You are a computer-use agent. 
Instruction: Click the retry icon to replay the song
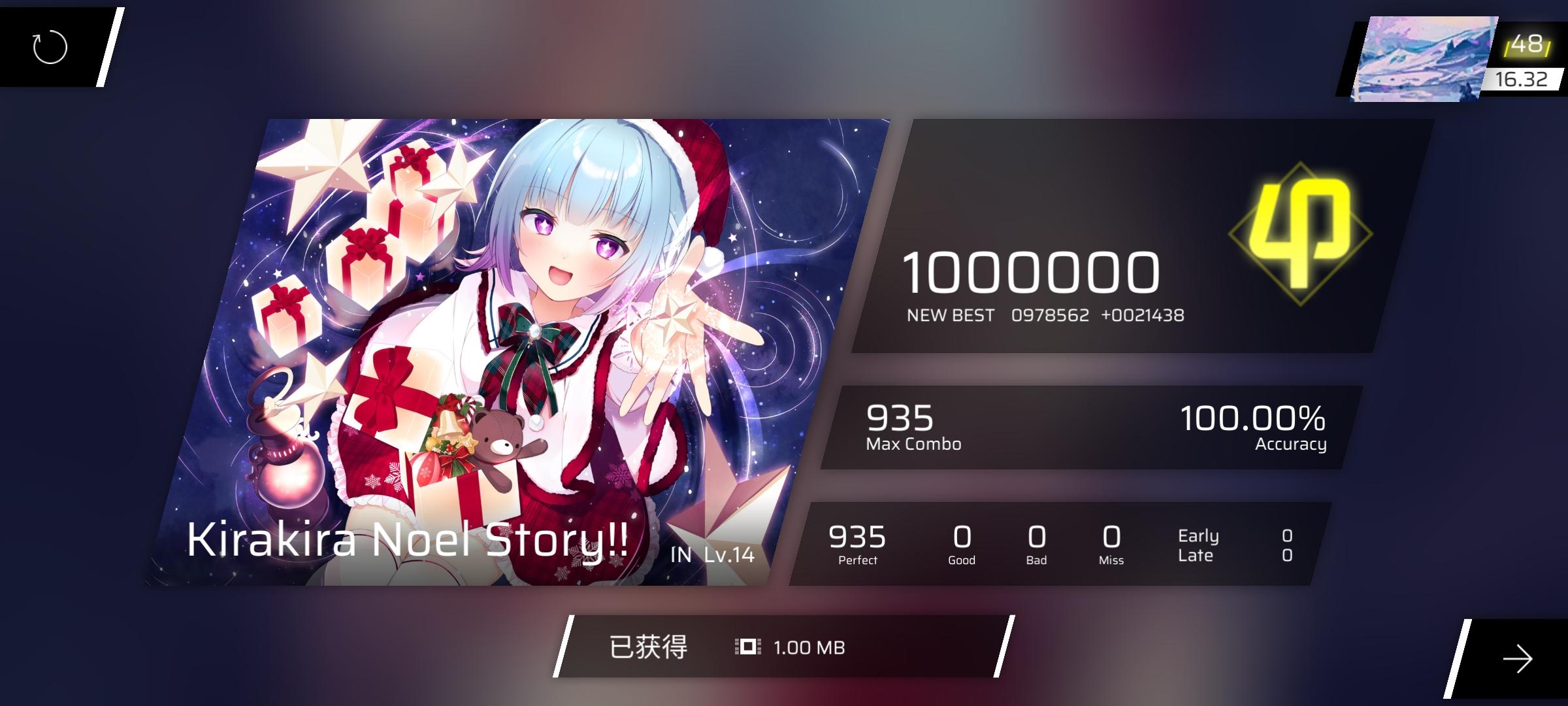[x=49, y=46]
